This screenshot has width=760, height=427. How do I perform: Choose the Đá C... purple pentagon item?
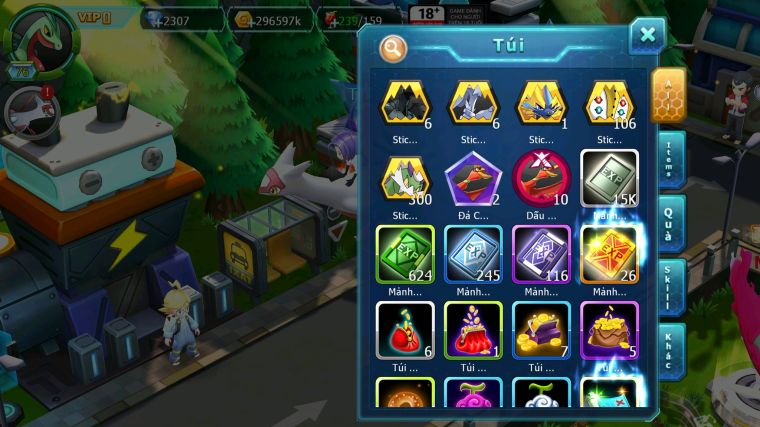point(473,178)
